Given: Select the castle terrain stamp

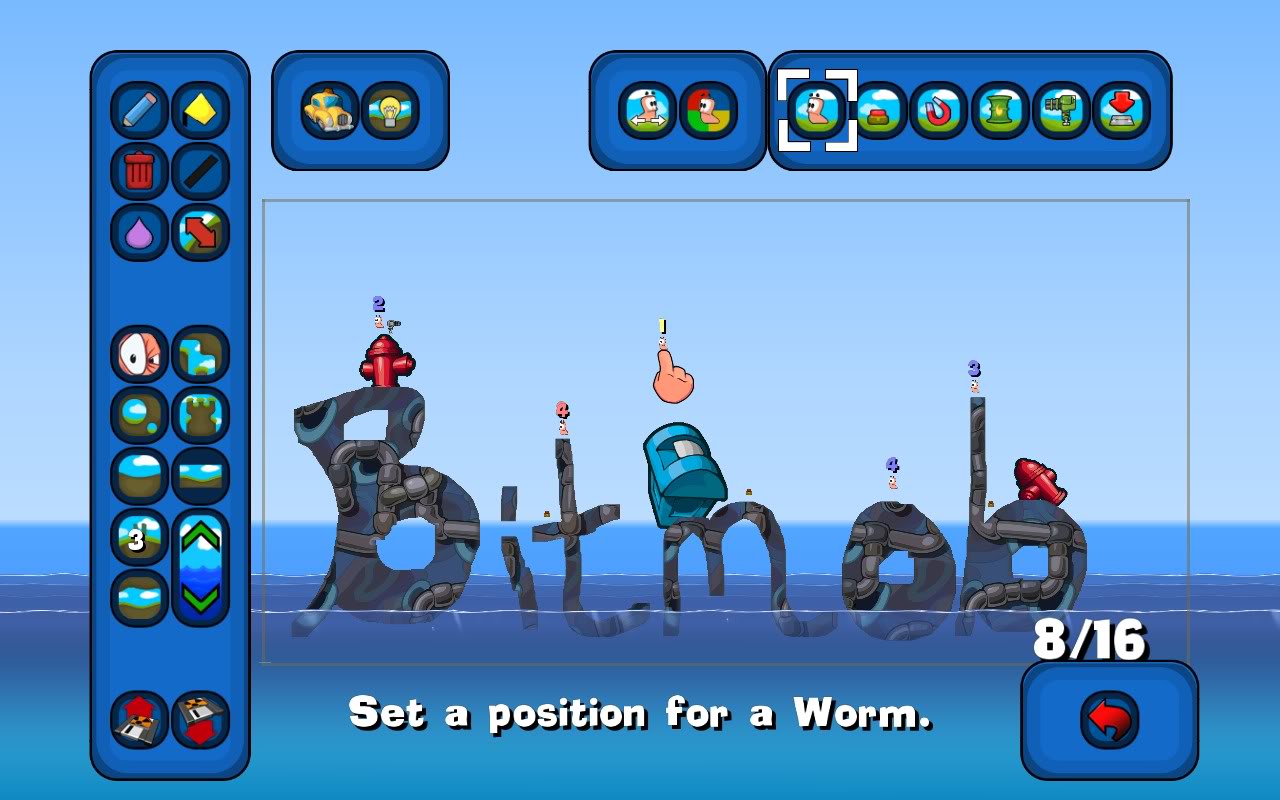Looking at the screenshot, I should coord(198,414).
